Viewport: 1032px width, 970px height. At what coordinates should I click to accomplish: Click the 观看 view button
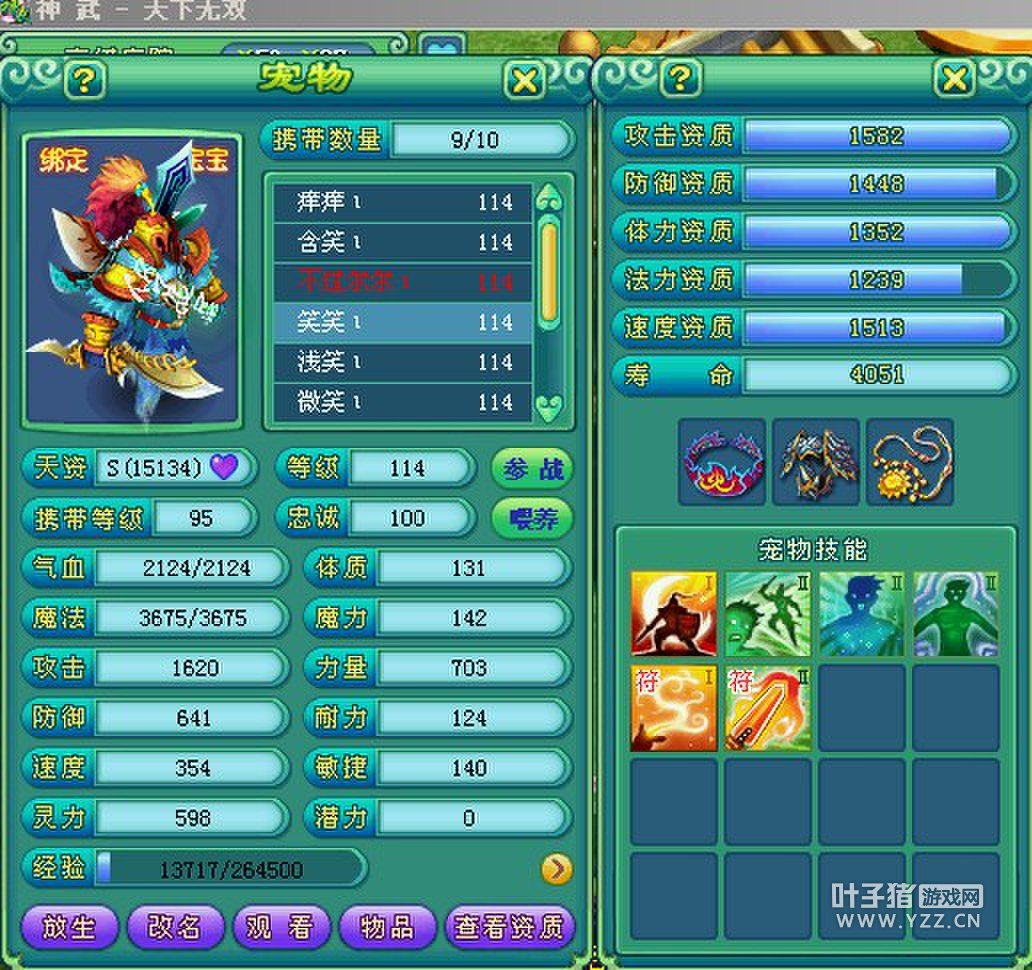tap(281, 927)
